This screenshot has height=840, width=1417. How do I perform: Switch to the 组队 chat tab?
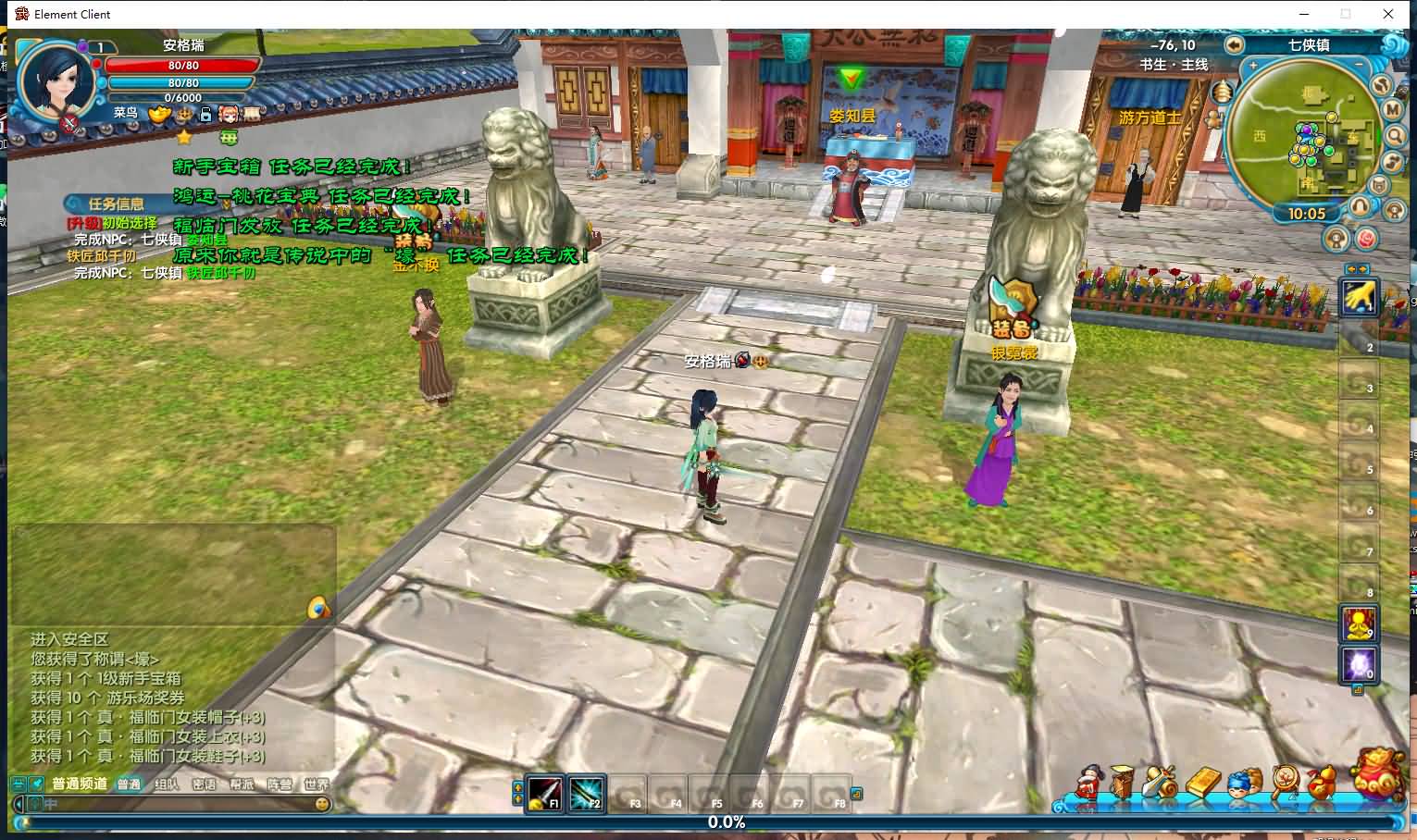coord(167,784)
